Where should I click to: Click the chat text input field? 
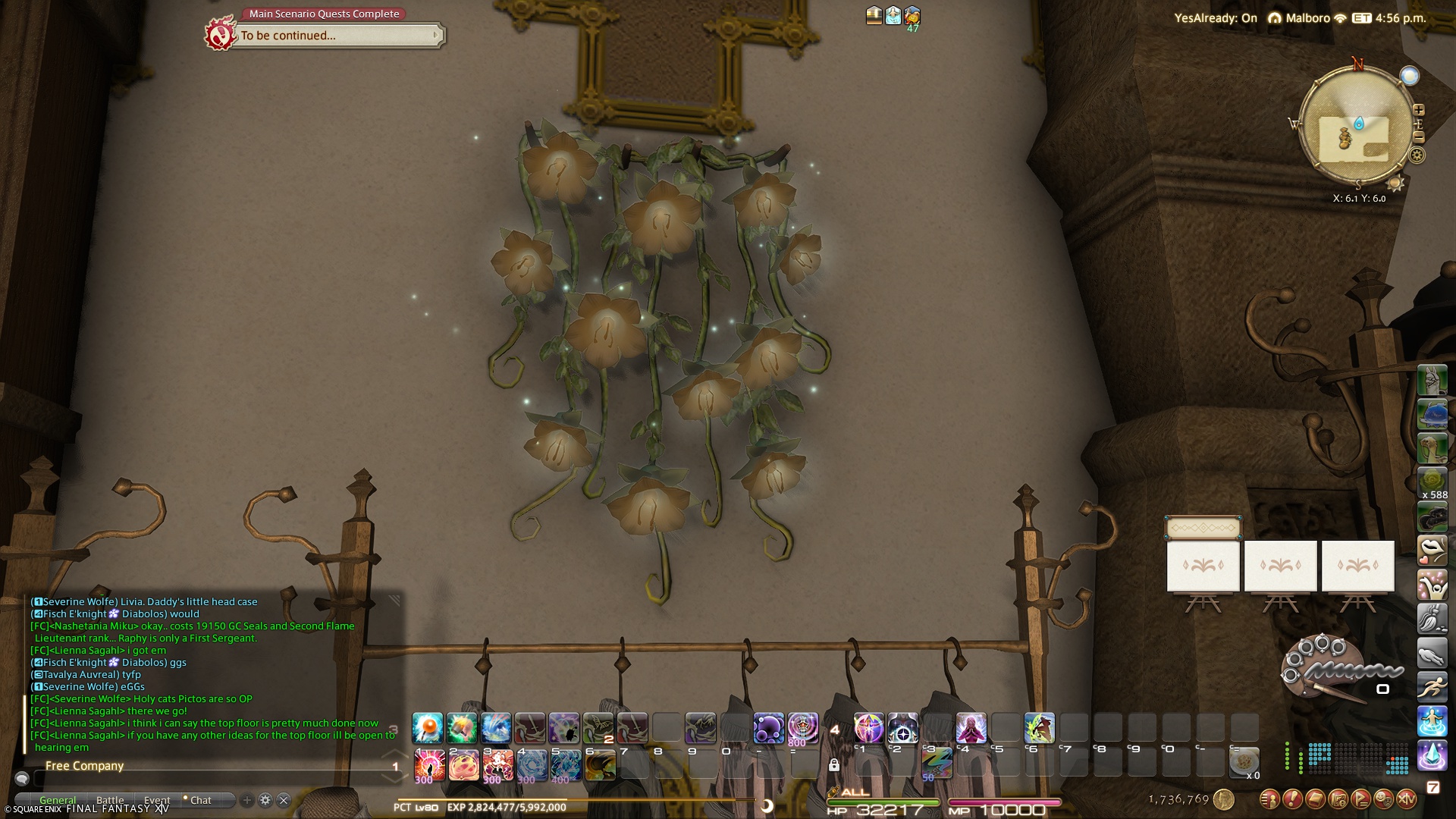(212, 779)
